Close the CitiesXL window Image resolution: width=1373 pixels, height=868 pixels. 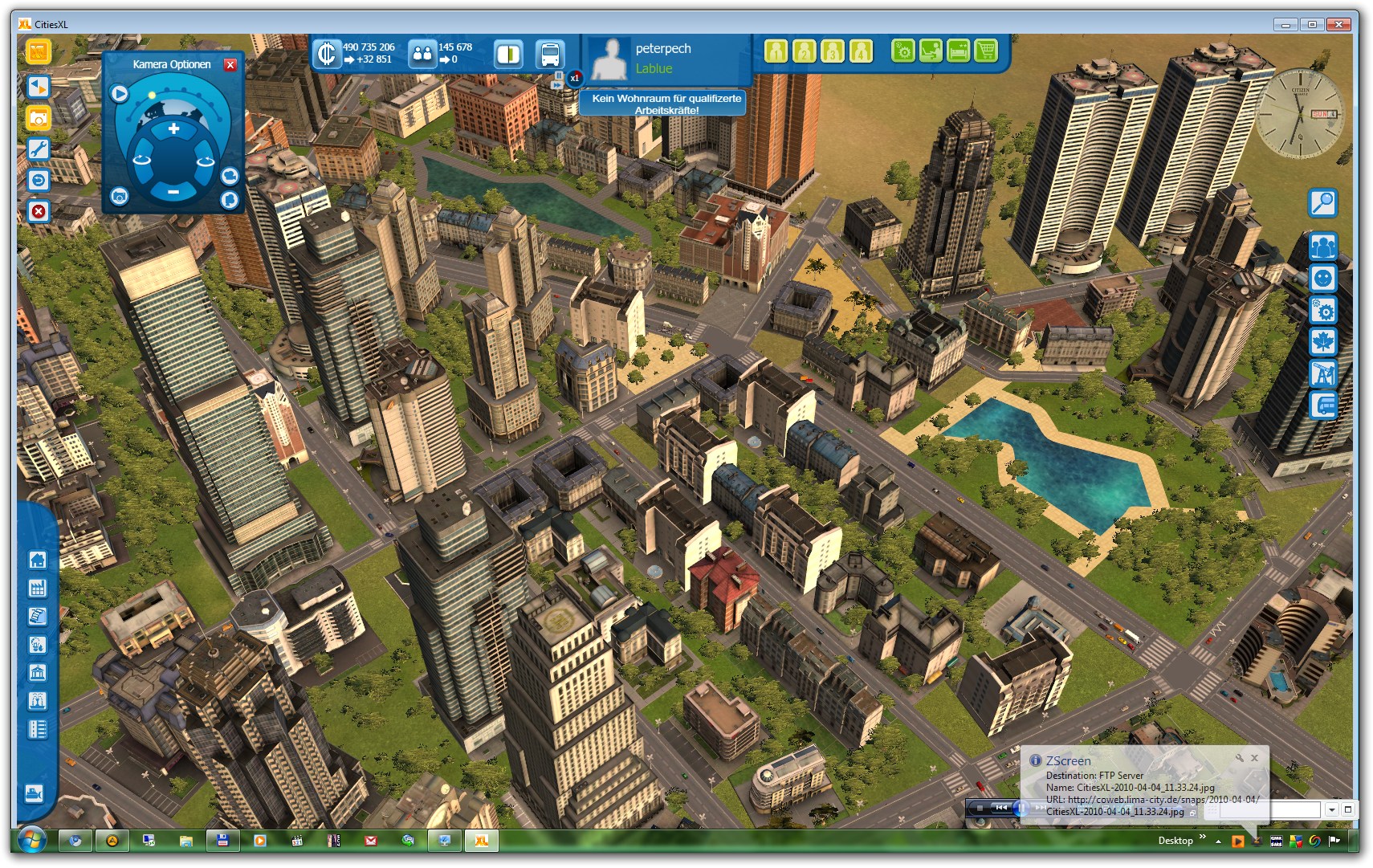pos(1338,24)
